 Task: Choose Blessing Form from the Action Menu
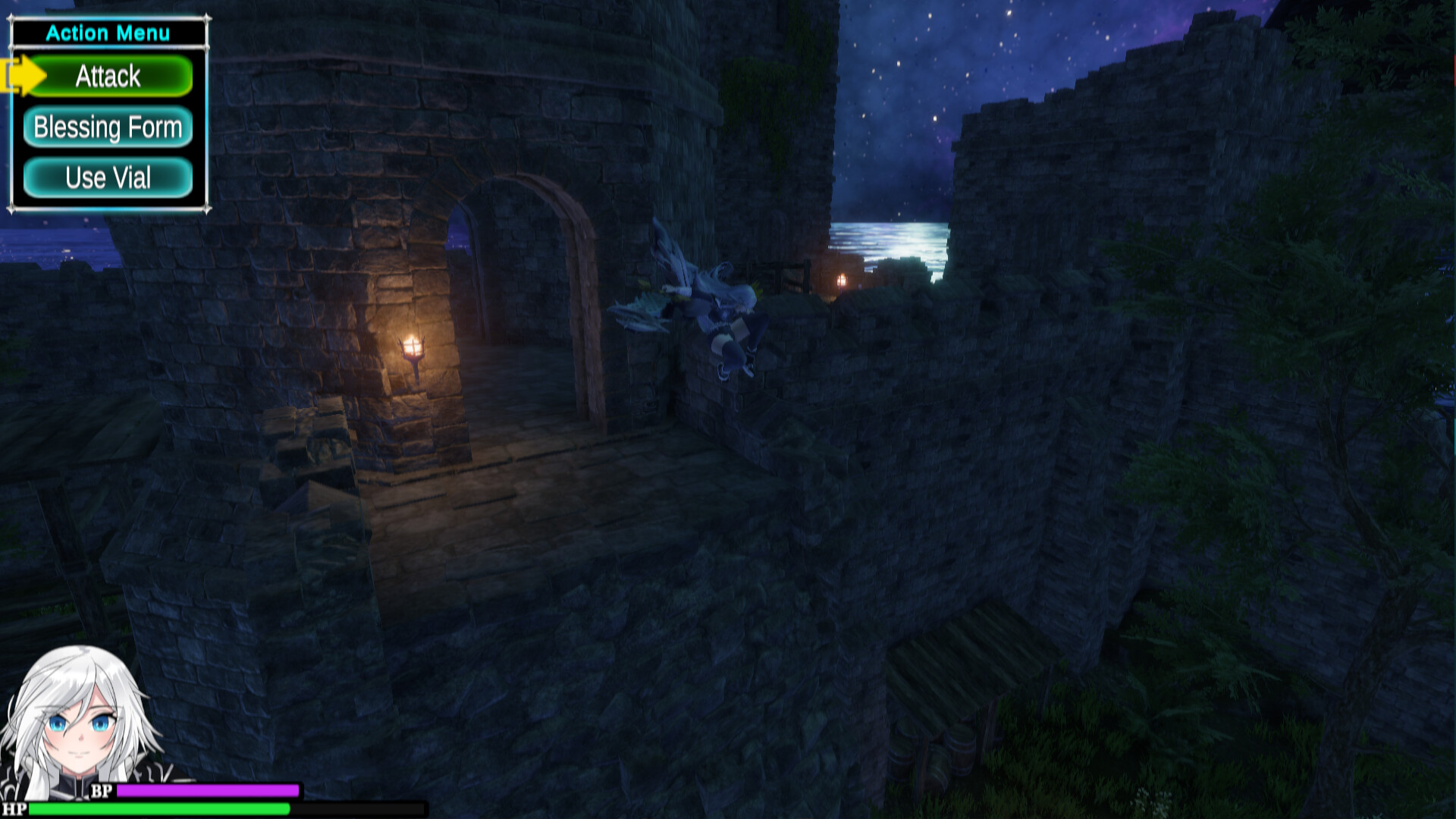click(107, 127)
